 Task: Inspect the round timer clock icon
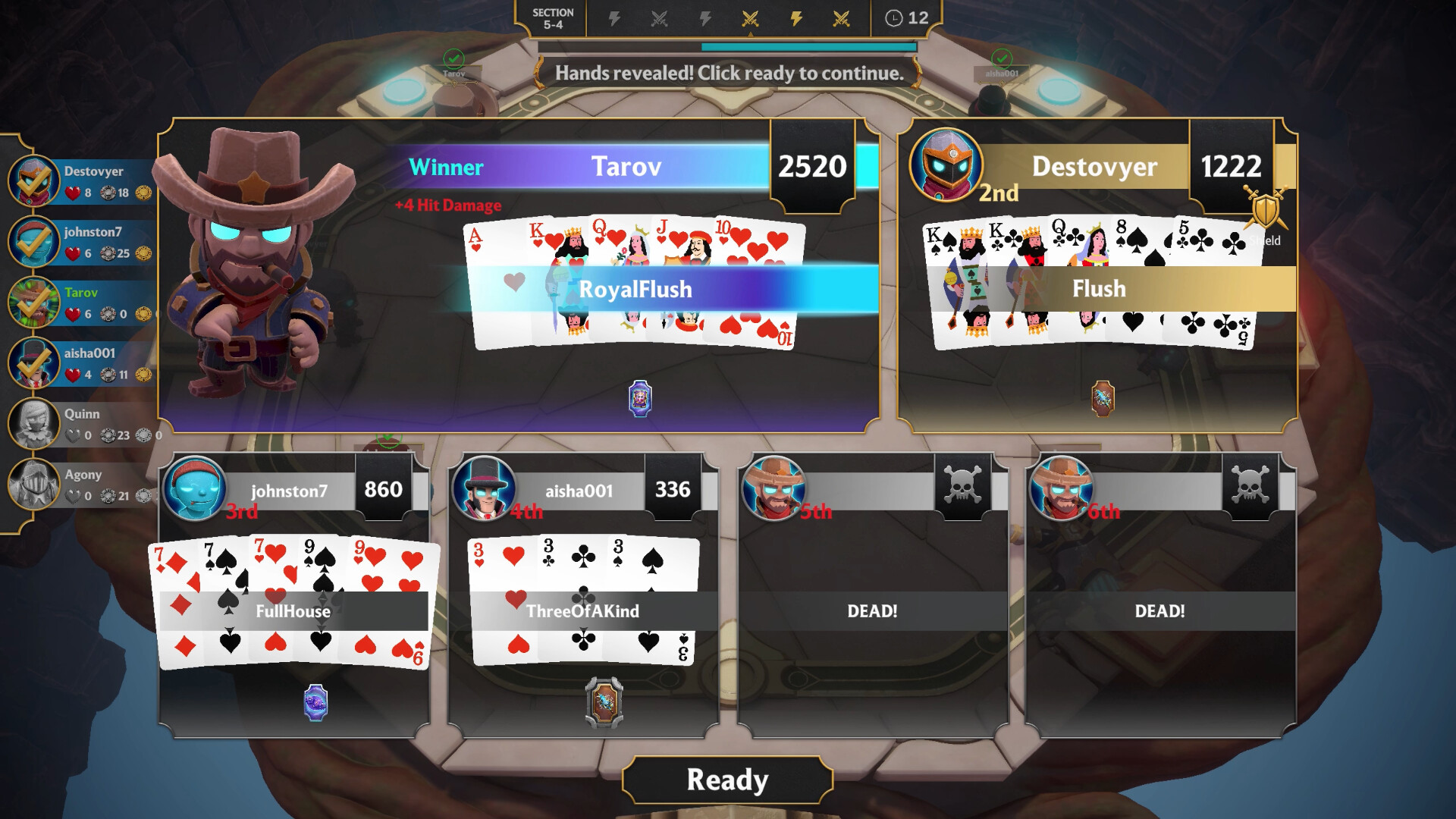[x=894, y=20]
